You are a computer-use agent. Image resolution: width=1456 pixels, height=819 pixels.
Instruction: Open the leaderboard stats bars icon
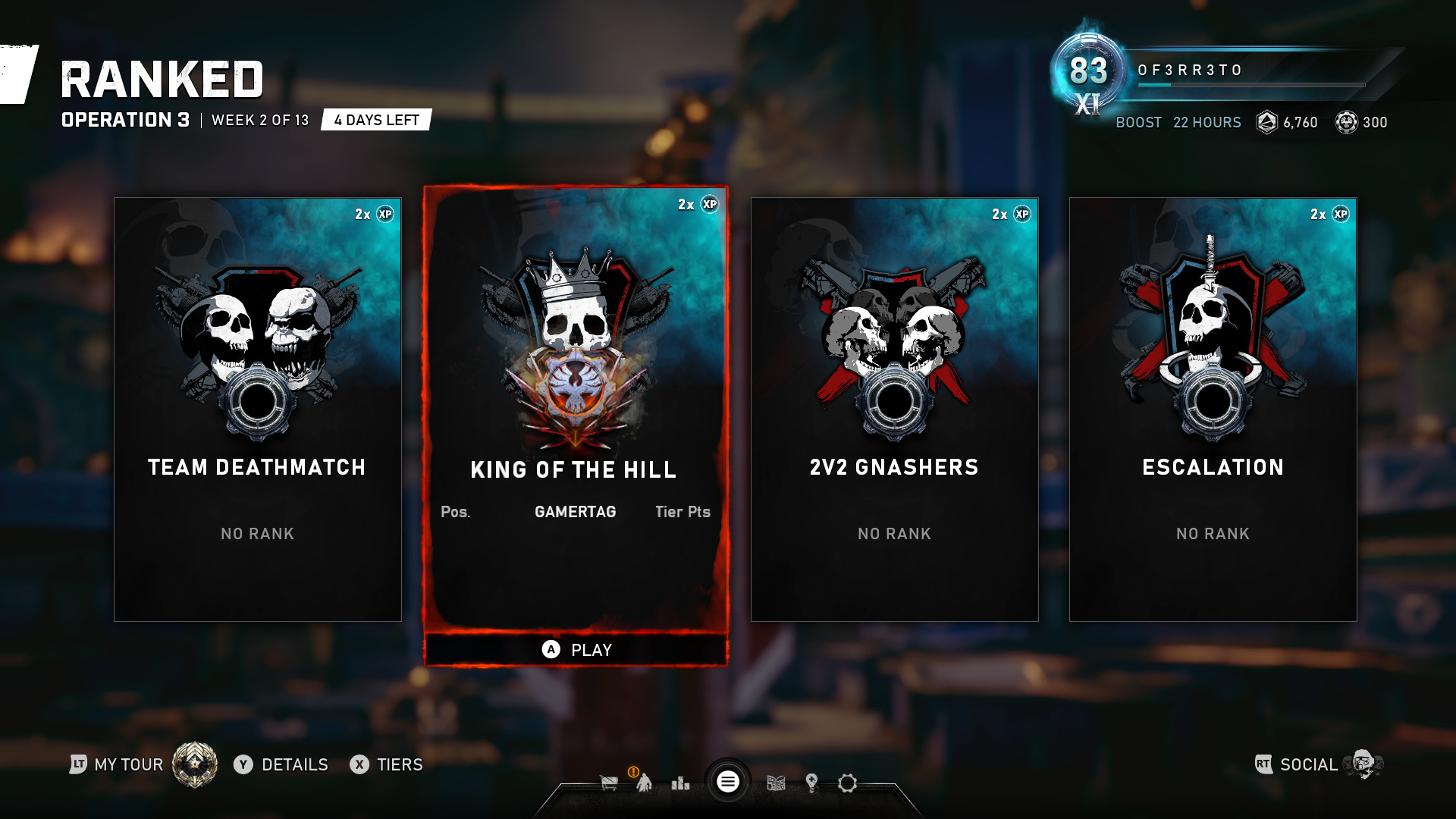pos(680,783)
